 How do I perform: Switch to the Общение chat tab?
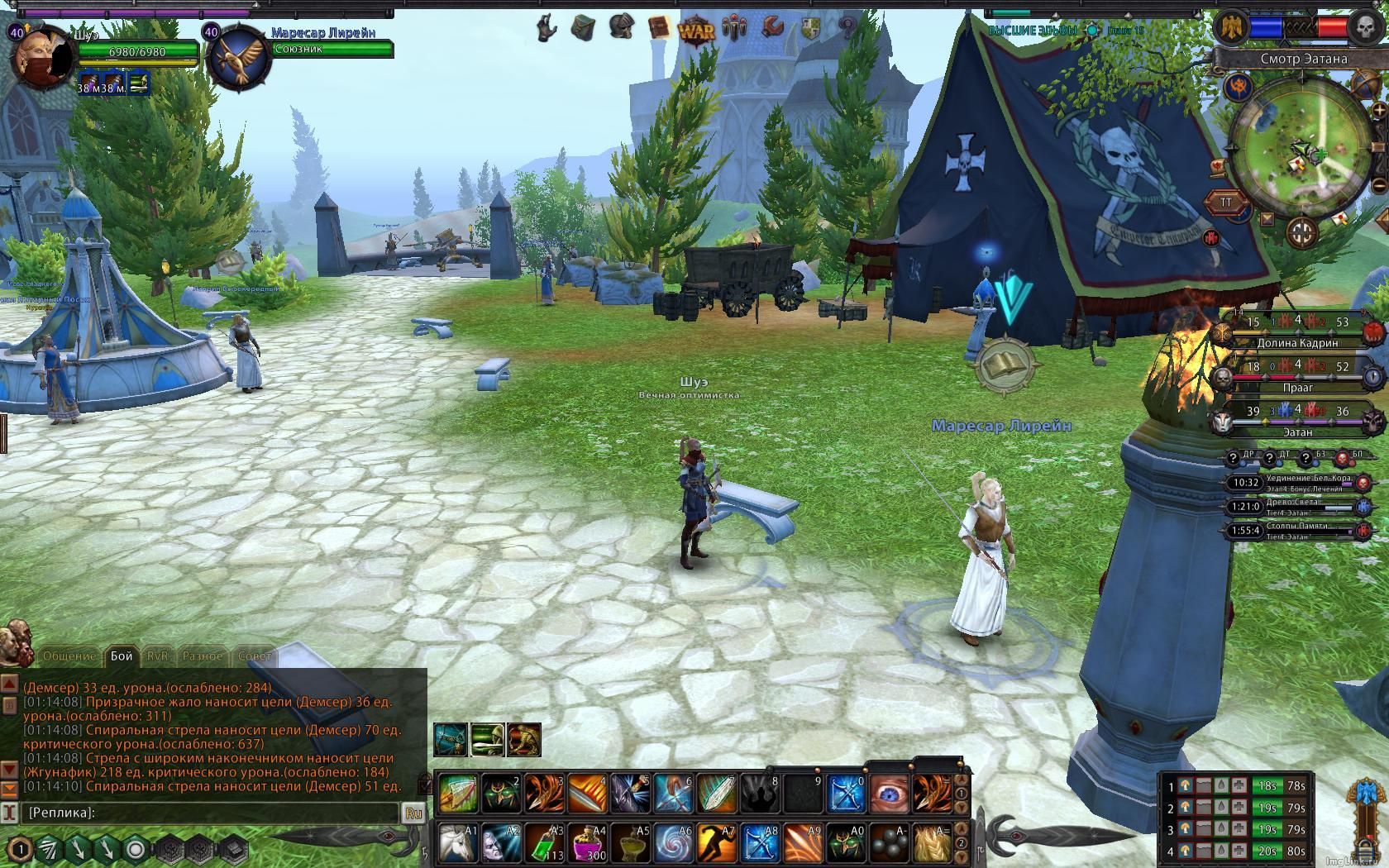click(69, 656)
